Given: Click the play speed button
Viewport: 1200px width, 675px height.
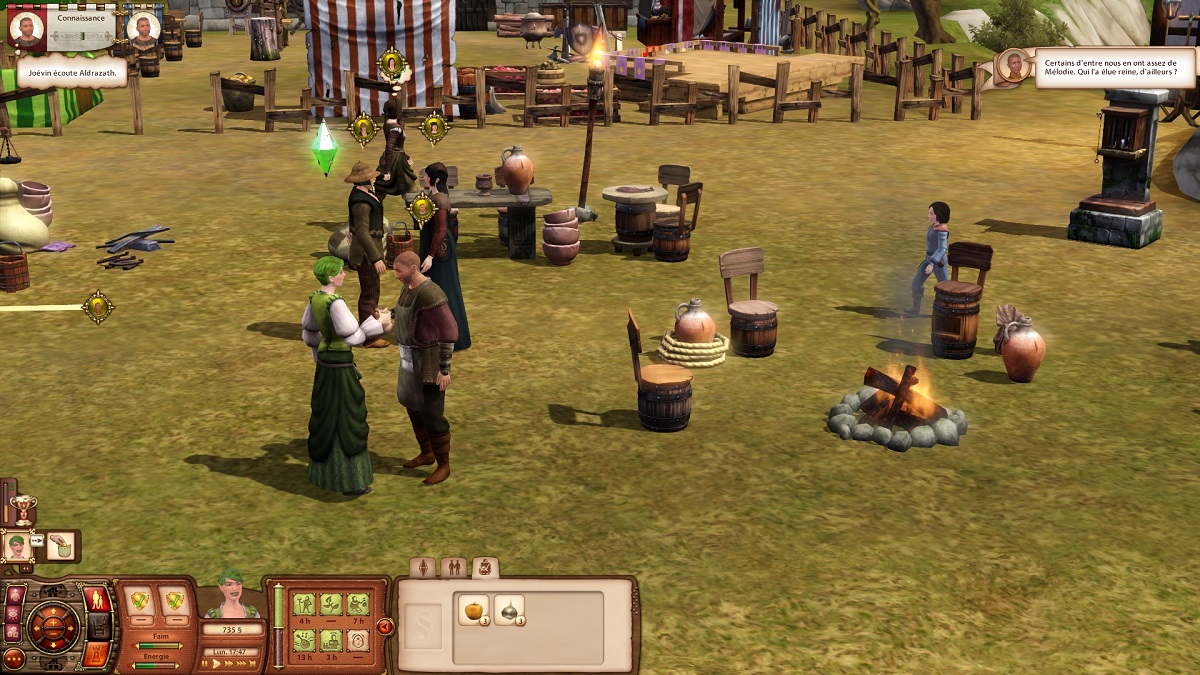Looking at the screenshot, I should [x=218, y=663].
